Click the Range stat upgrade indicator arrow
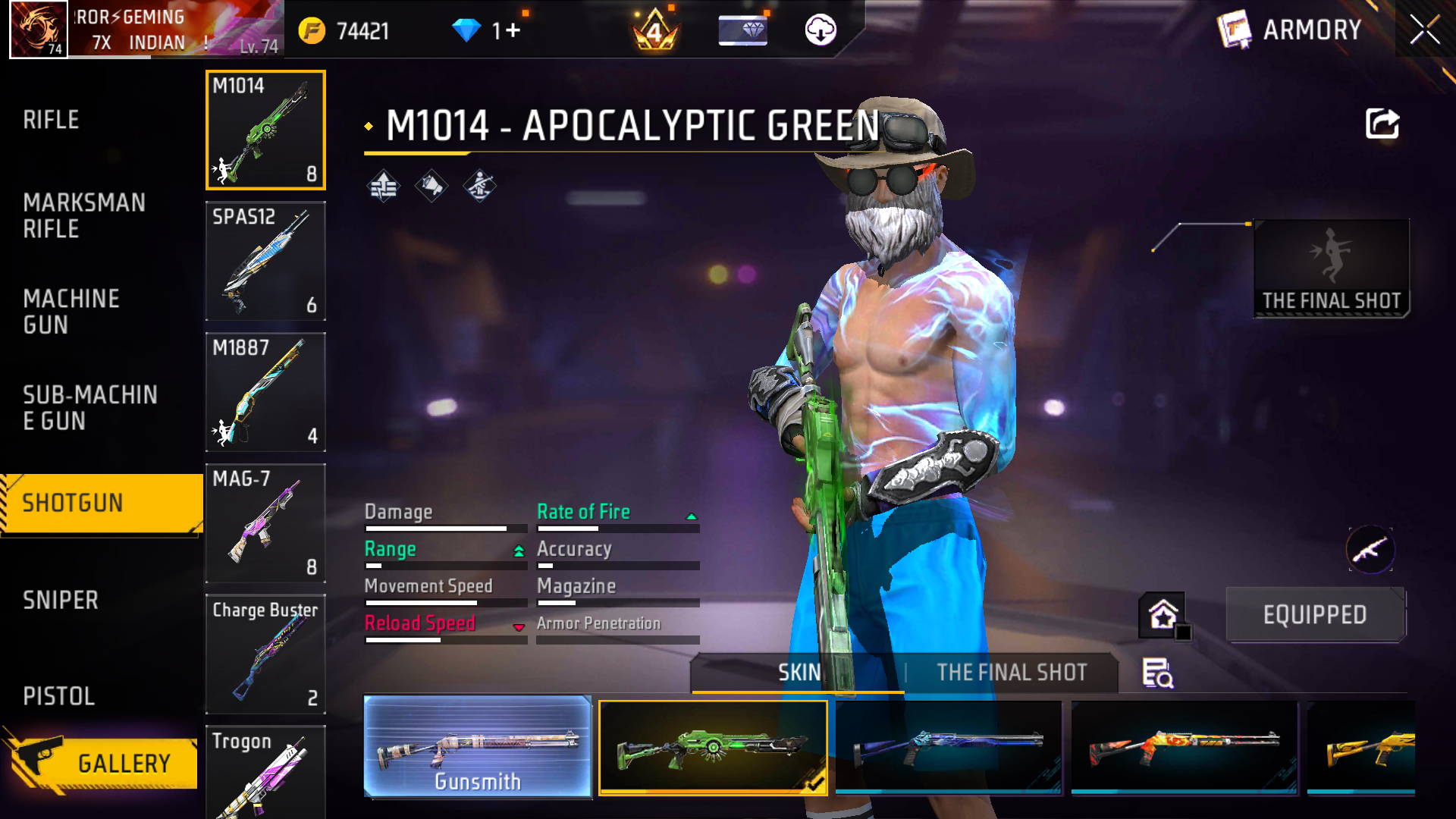This screenshot has height=819, width=1456. [x=518, y=551]
